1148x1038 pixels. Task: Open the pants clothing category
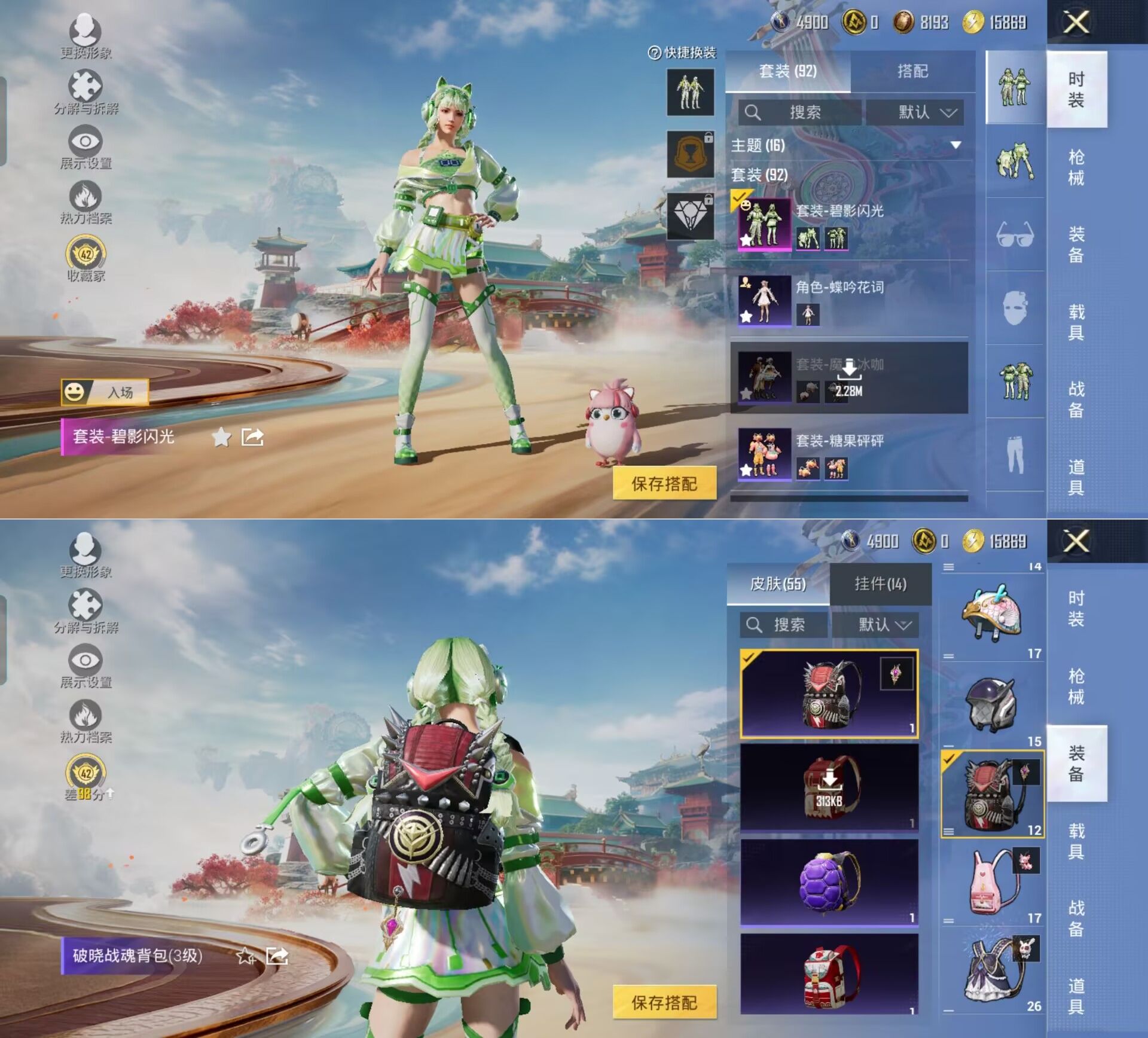1015,454
